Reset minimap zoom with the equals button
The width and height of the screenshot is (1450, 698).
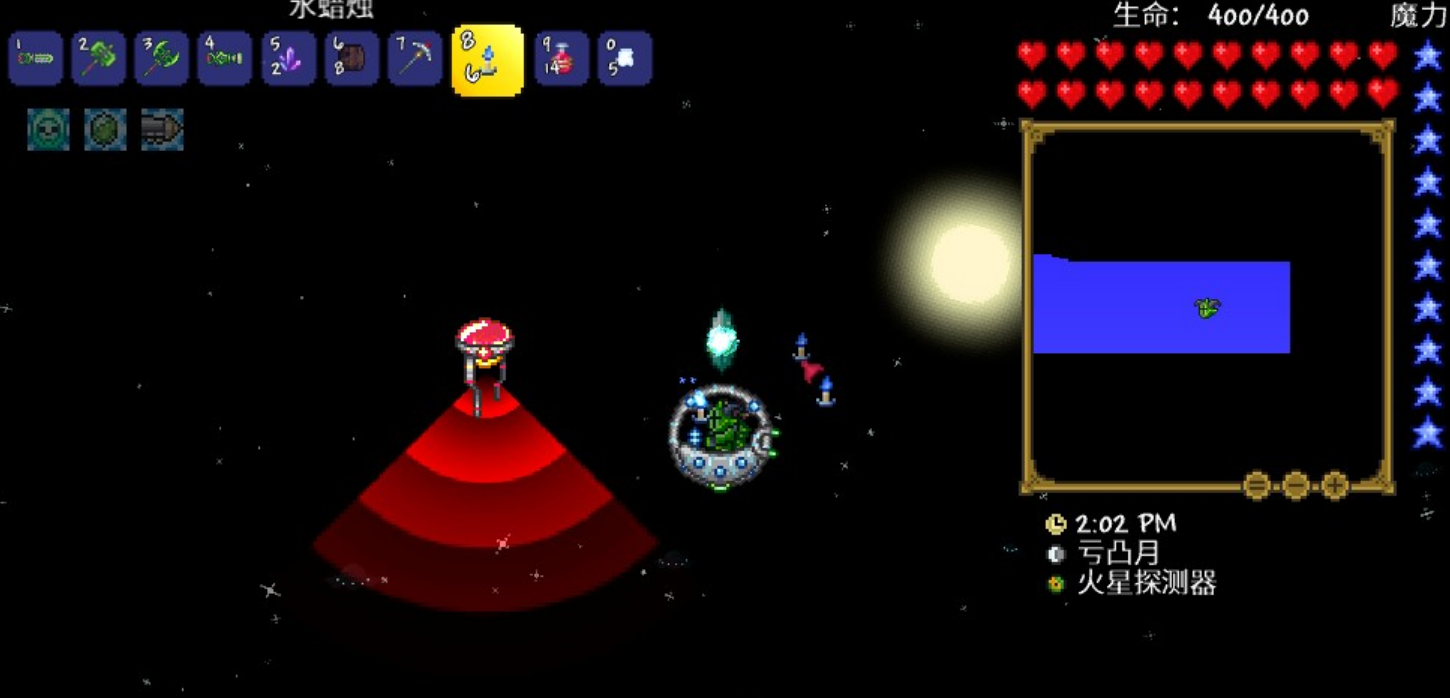click(x=1257, y=486)
